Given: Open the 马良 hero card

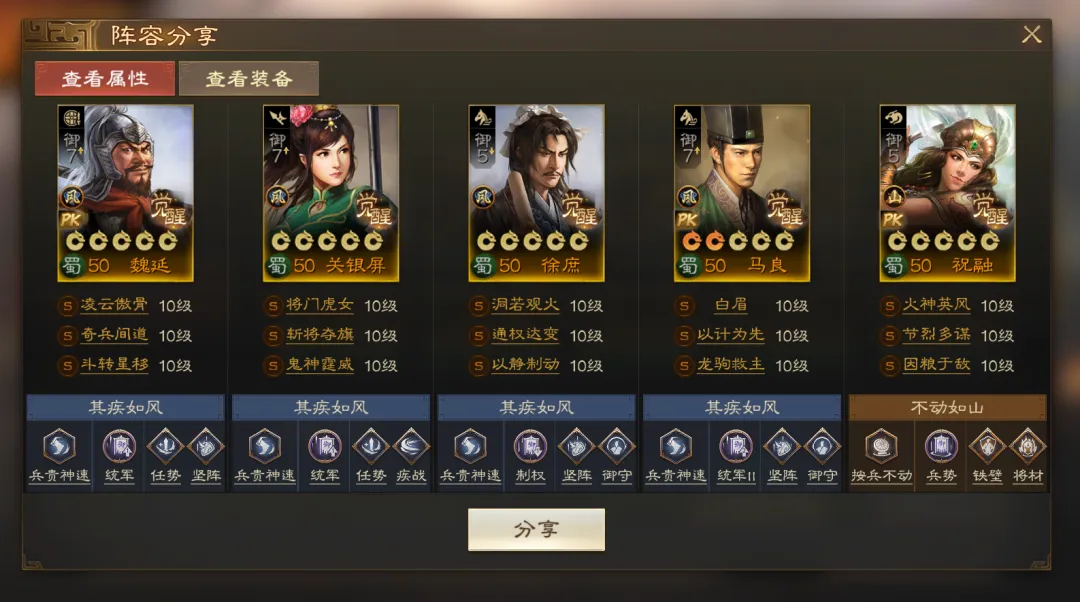Looking at the screenshot, I should coord(742,192).
